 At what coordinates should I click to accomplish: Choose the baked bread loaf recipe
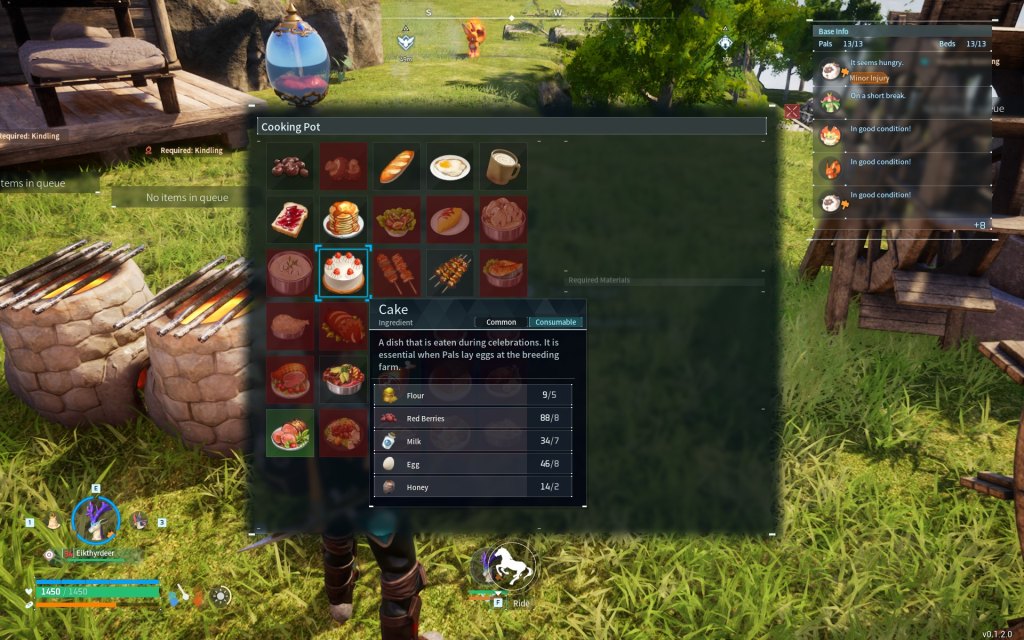click(397, 166)
